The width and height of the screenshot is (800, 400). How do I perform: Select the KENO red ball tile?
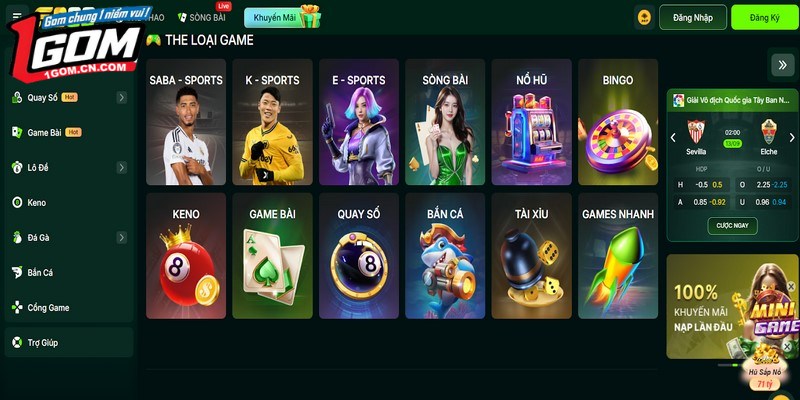click(x=186, y=256)
